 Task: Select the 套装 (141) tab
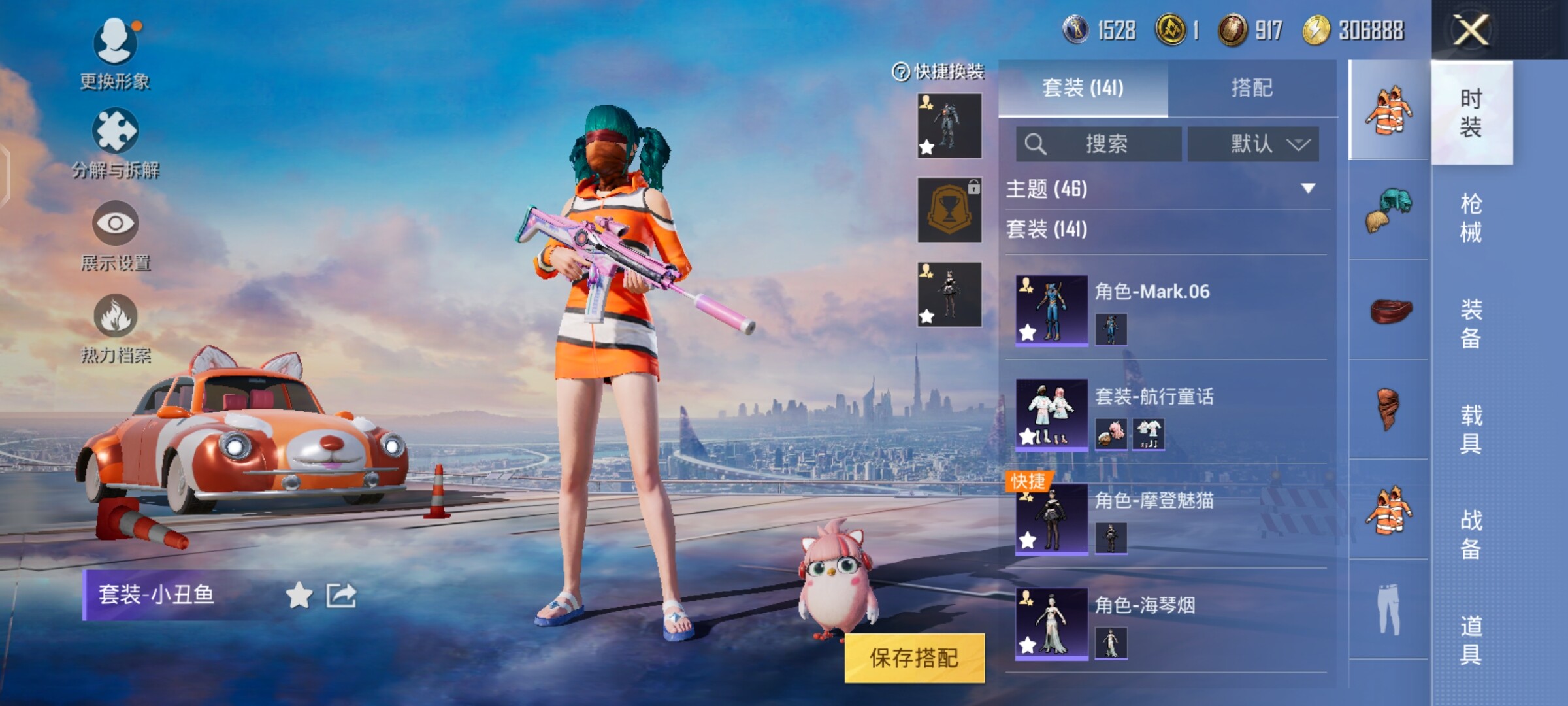[1083, 88]
